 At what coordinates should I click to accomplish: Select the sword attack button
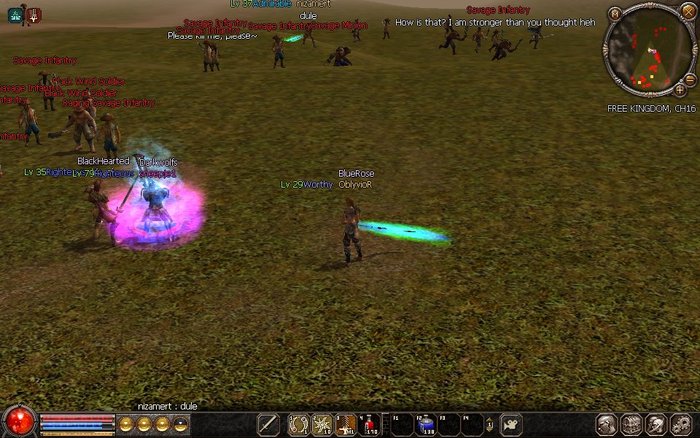[x=267, y=425]
